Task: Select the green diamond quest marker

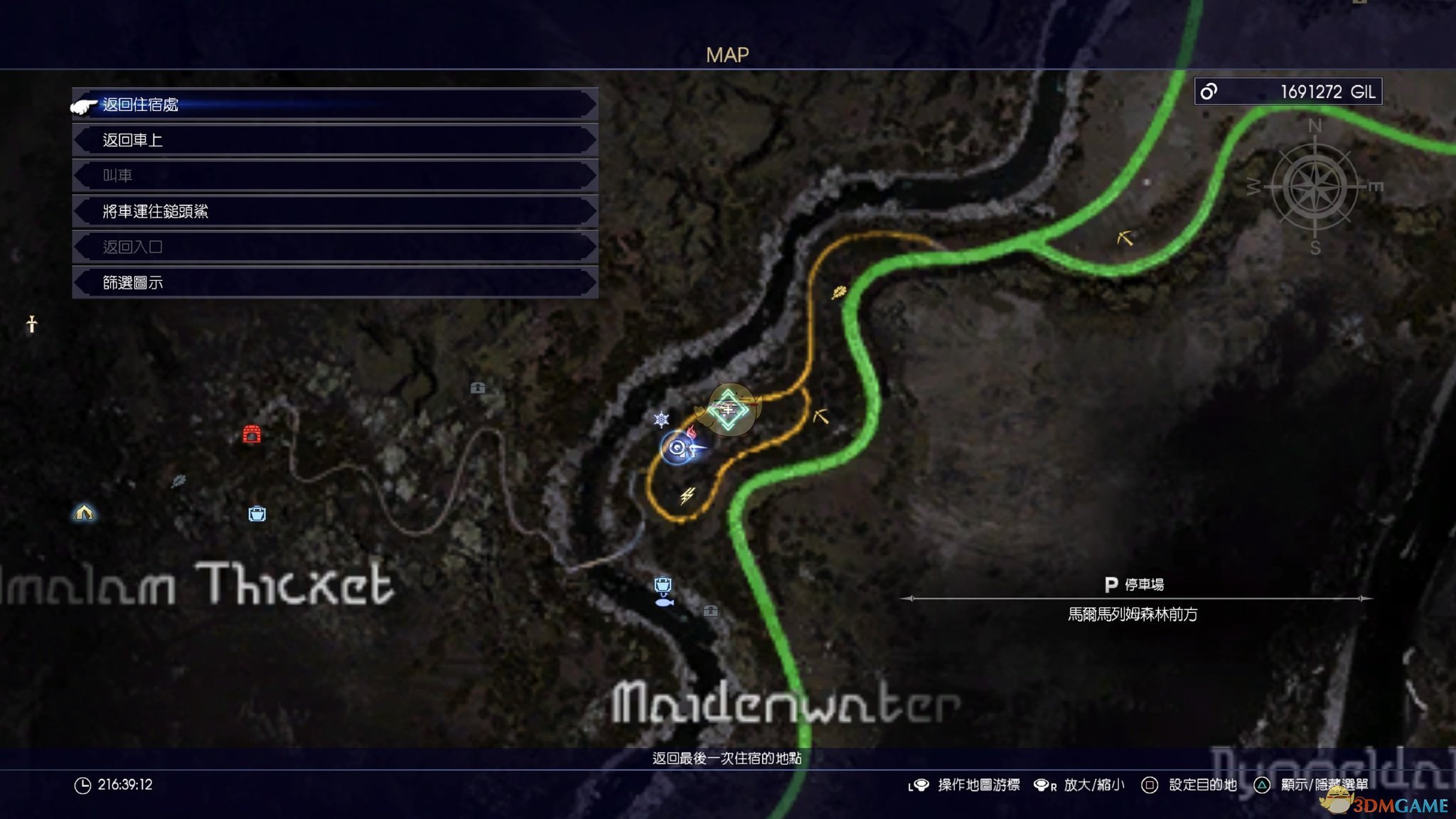Action: (x=728, y=409)
